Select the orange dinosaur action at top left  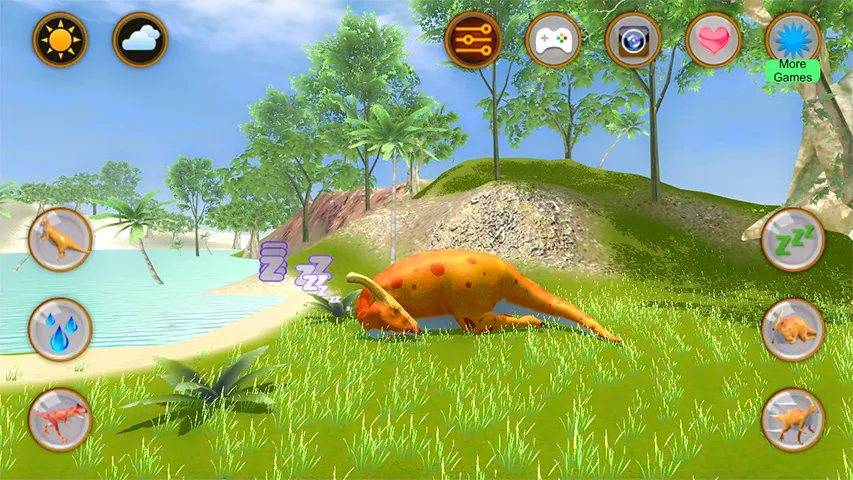pos(60,239)
